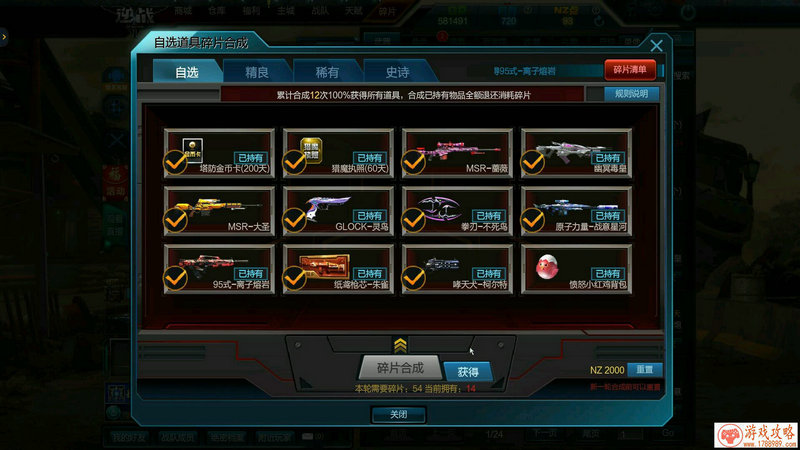The width and height of the screenshot is (800, 450).
Task: Choose the 猎魔执照(60天) item
Action: [336, 152]
